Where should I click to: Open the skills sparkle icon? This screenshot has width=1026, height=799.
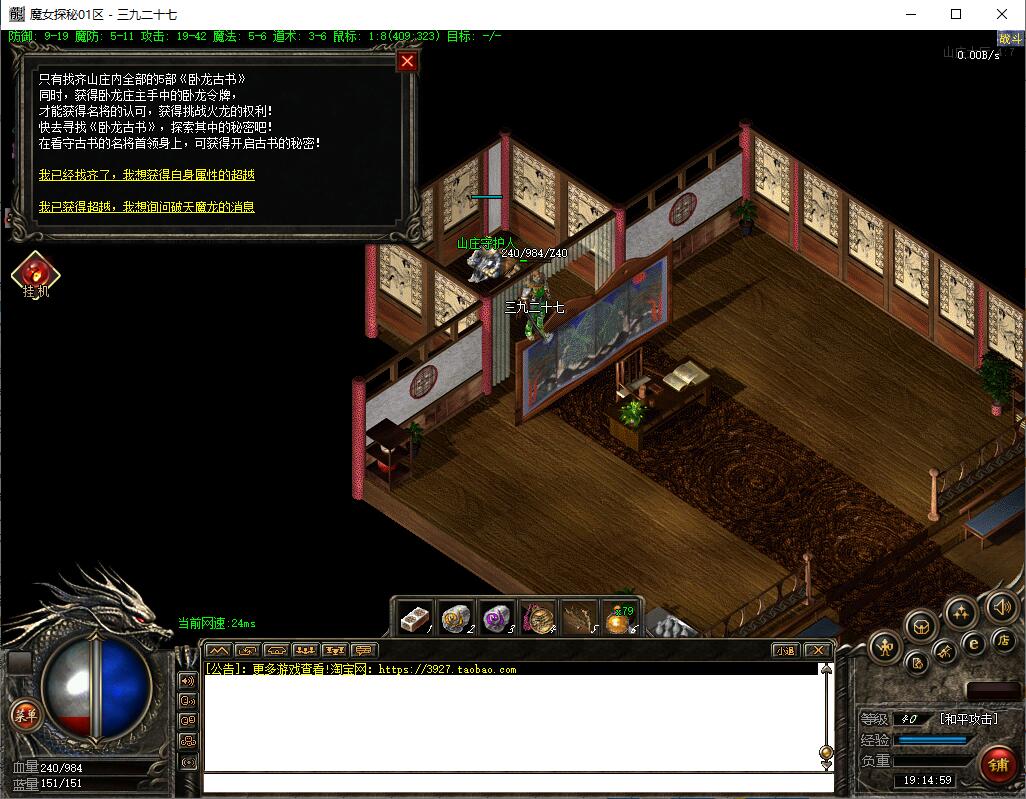point(960,612)
